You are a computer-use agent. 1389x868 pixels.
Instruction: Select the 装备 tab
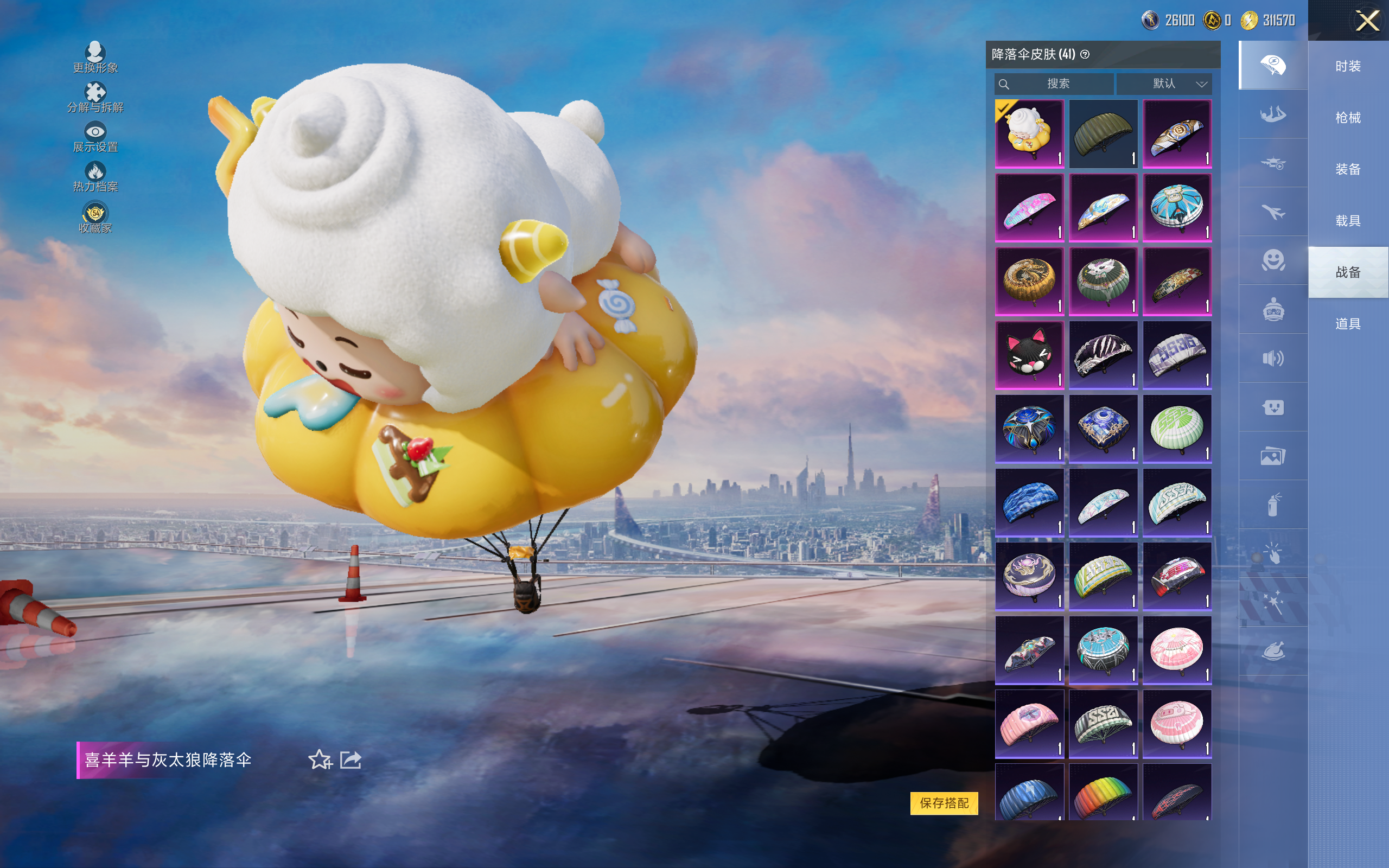click(x=1348, y=169)
